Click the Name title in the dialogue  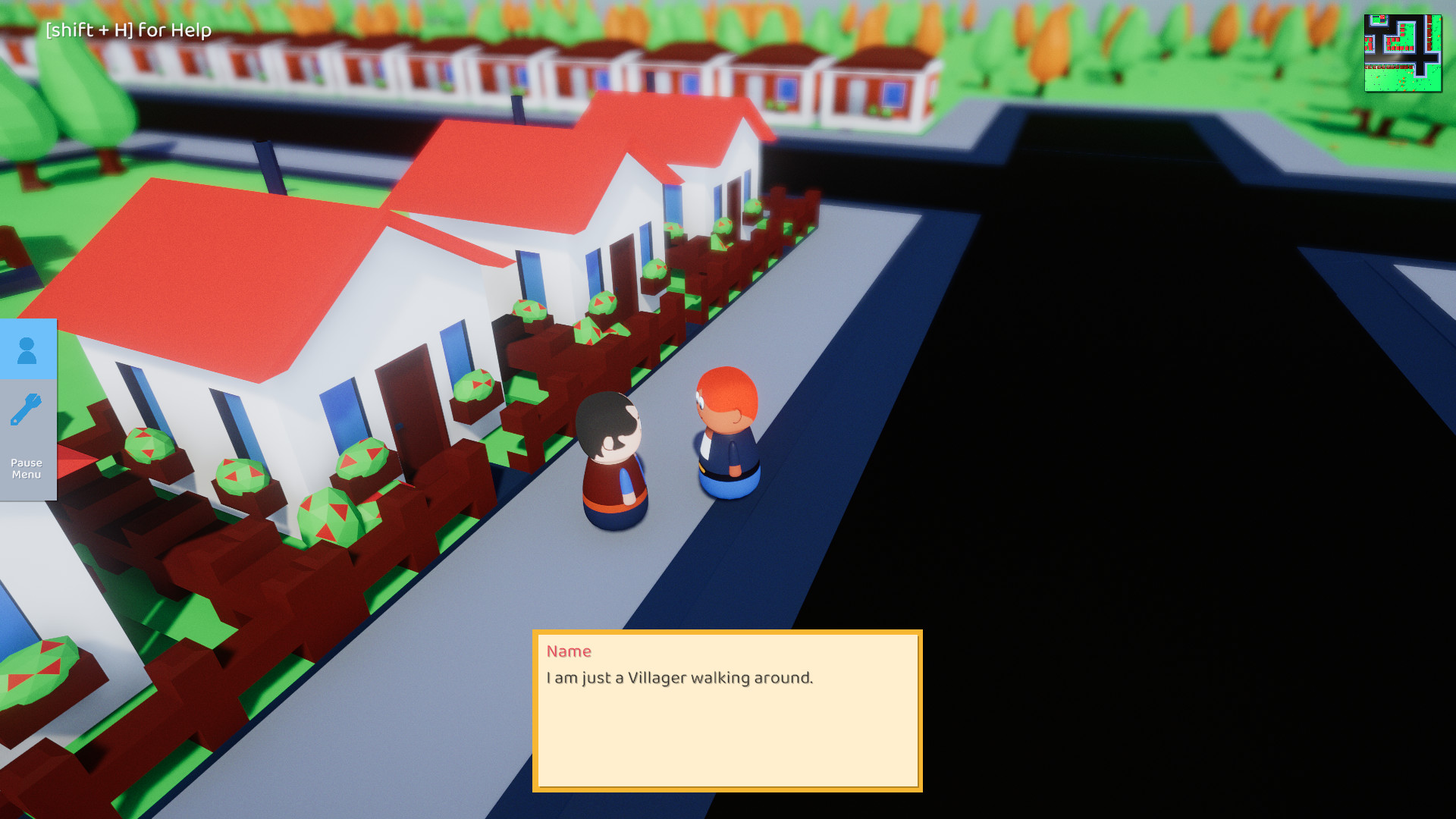(570, 651)
